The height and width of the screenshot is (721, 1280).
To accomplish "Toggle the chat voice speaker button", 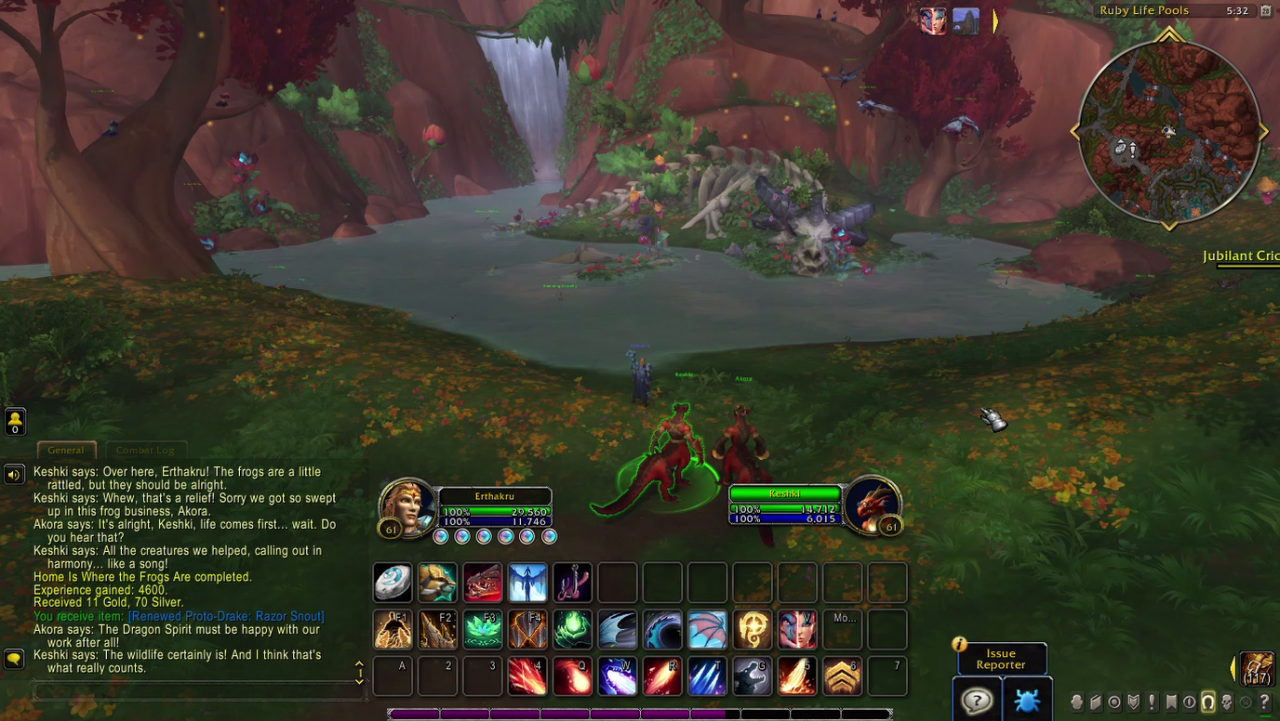I will coord(14,474).
